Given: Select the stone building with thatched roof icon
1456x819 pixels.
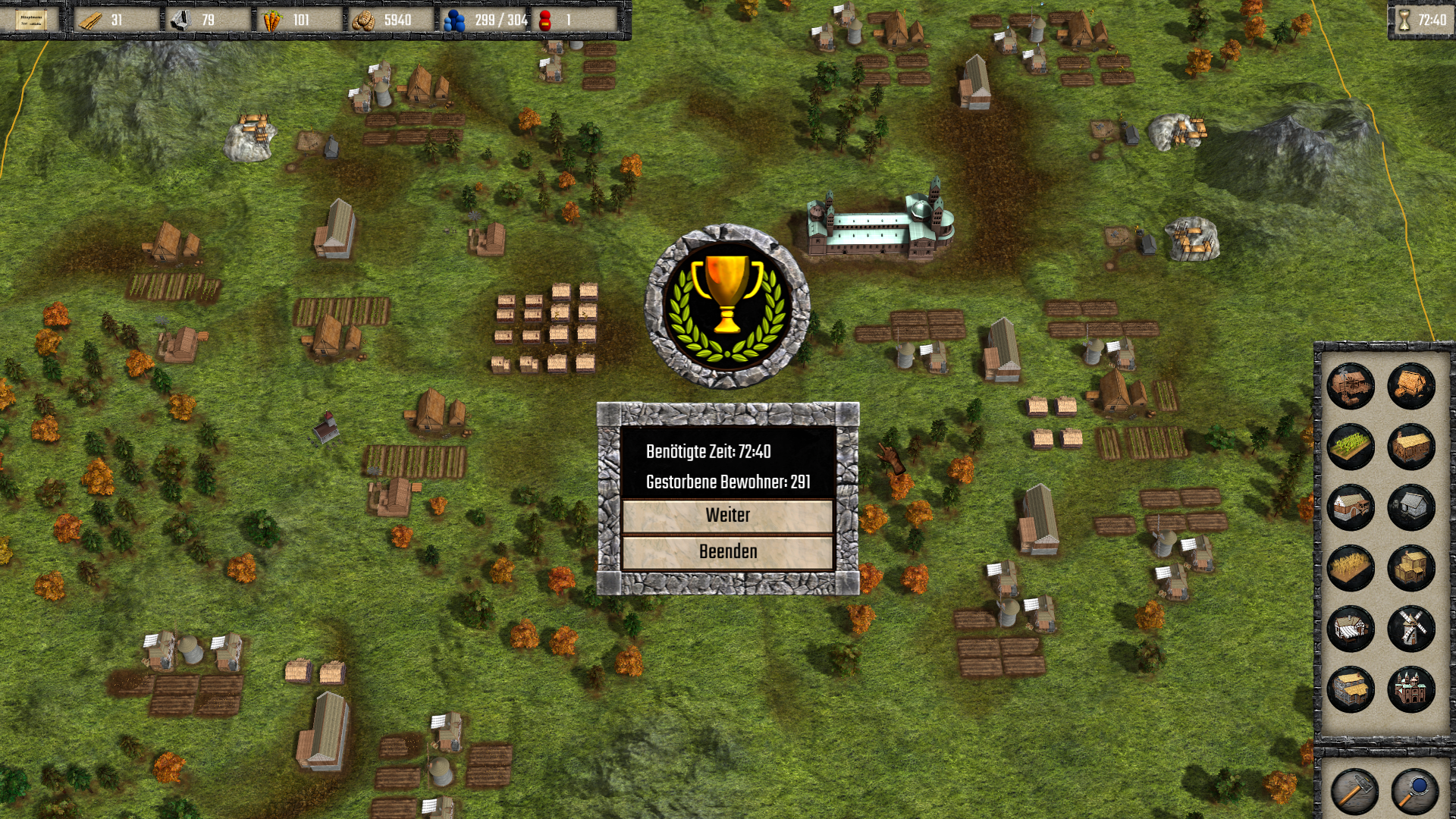Looking at the screenshot, I should tap(1351, 689).
